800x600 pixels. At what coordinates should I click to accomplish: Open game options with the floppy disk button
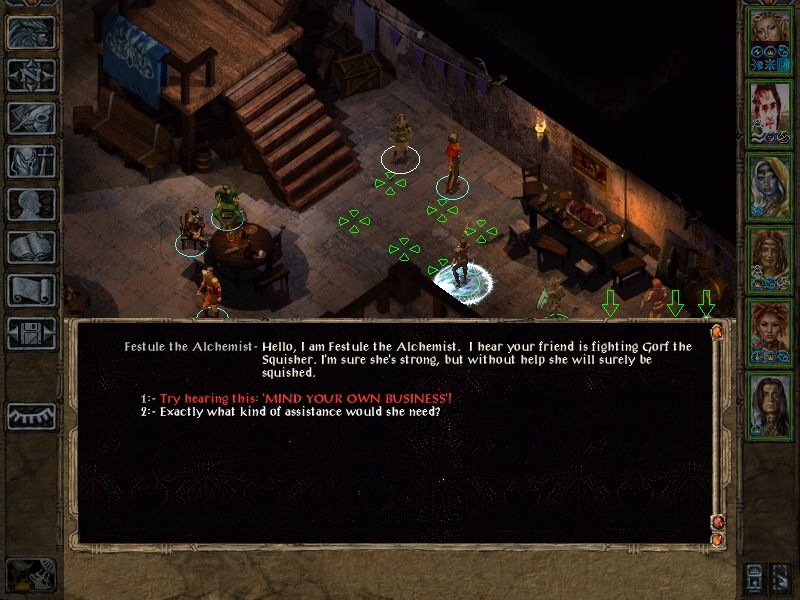(x=30, y=333)
